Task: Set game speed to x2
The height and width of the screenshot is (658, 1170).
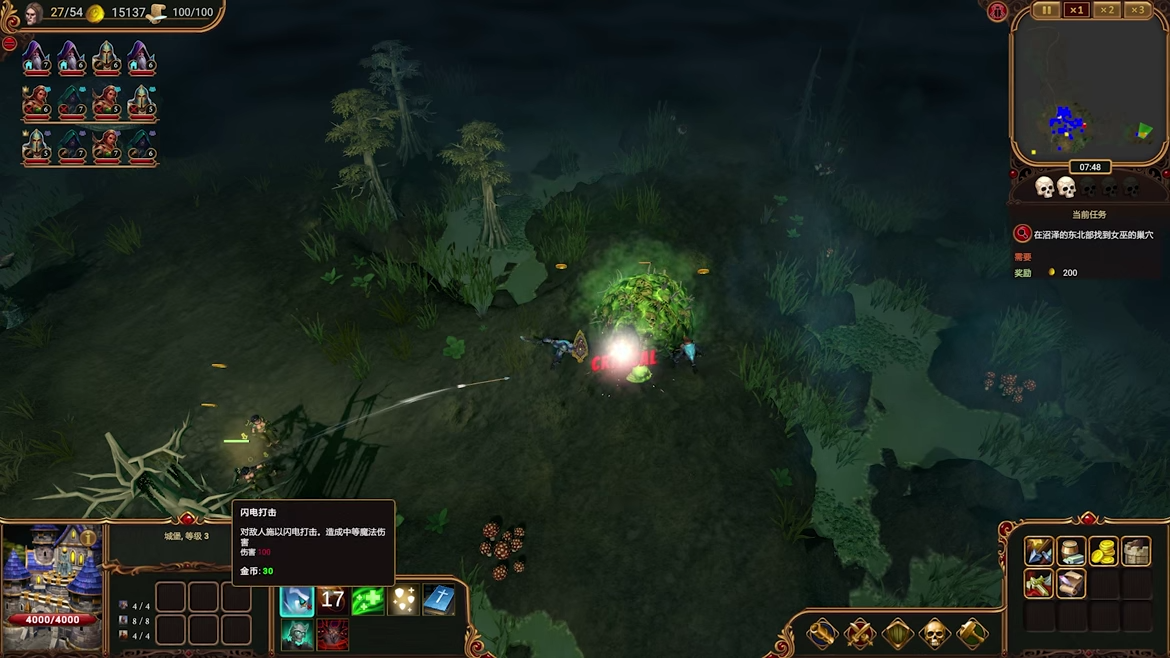Action: [1106, 10]
